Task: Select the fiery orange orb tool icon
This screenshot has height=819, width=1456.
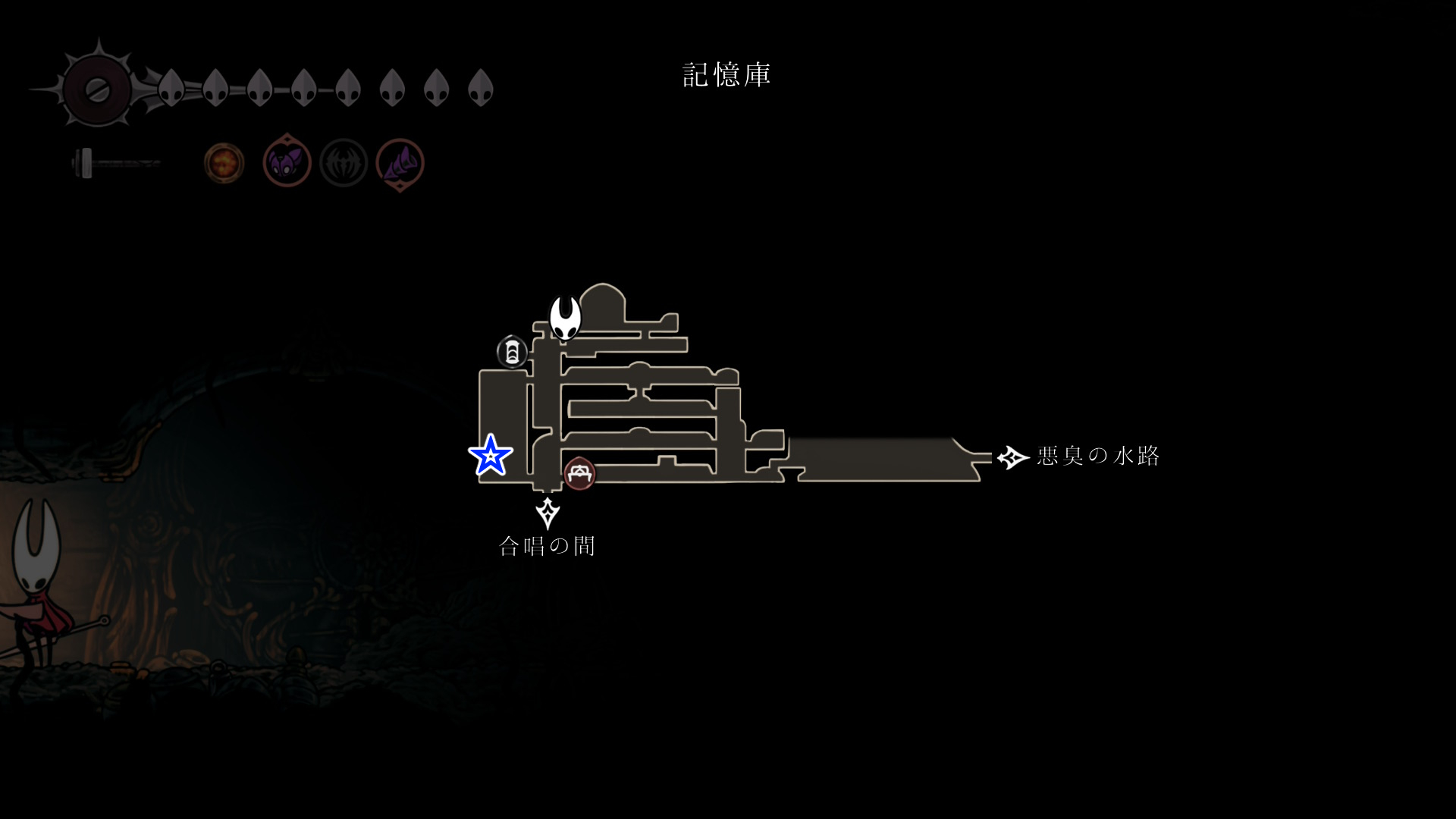Action: (x=224, y=162)
